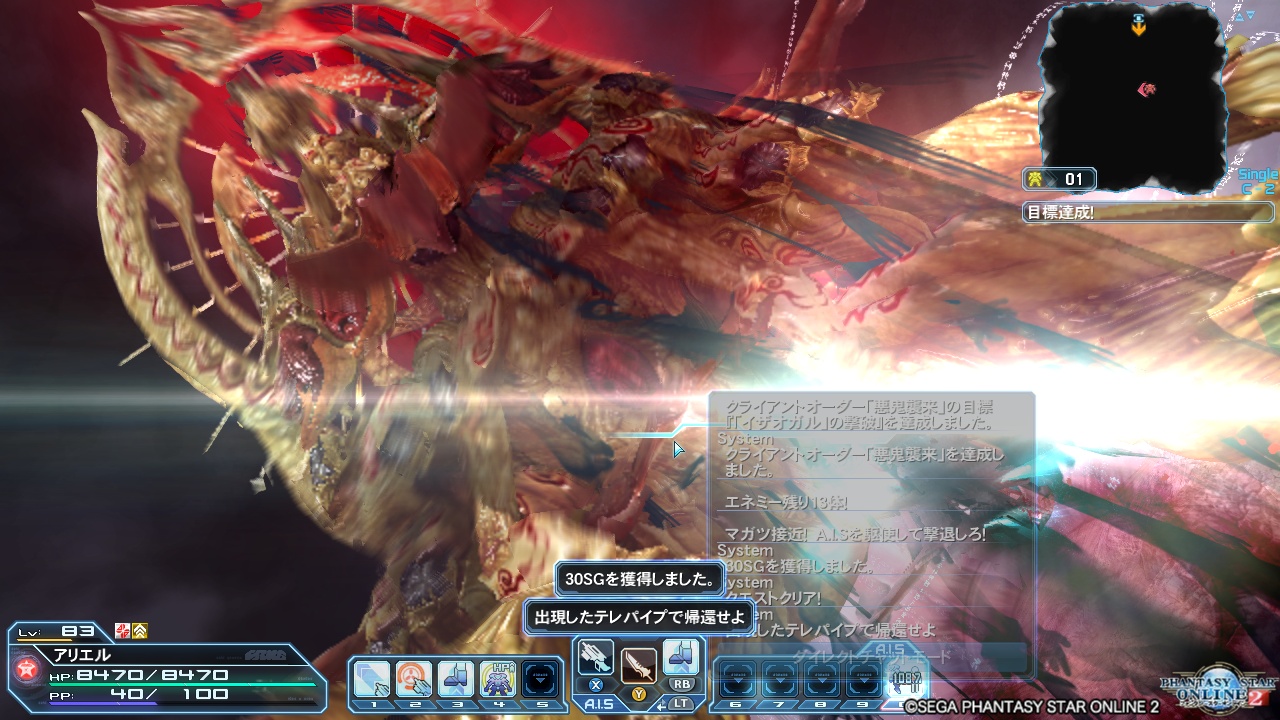Screen dimensions: 1280x720
Task: Select subpalette slot 2 targeting ability
Action: 412,678
